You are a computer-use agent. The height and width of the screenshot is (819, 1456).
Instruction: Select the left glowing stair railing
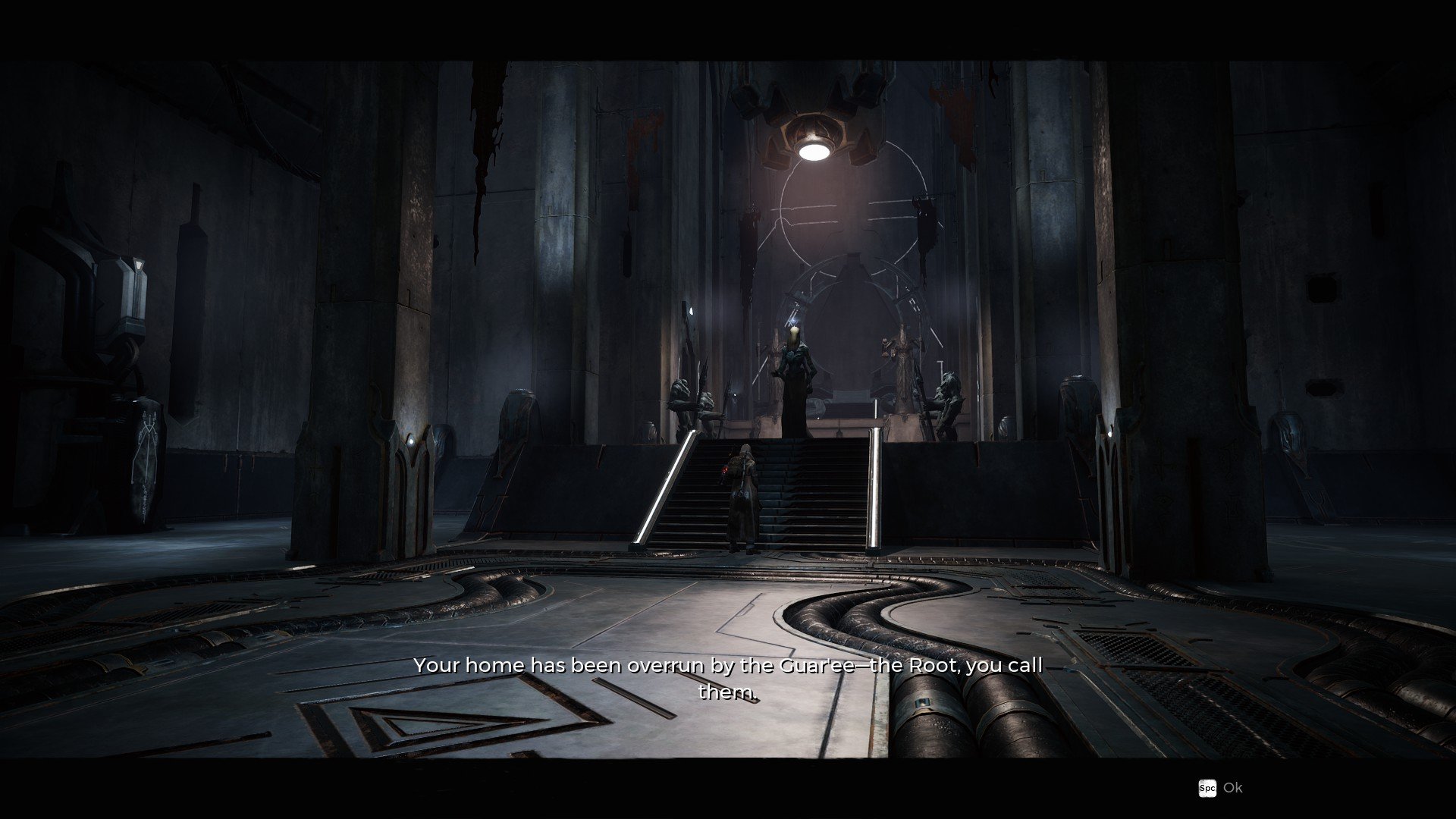pyautogui.click(x=666, y=485)
